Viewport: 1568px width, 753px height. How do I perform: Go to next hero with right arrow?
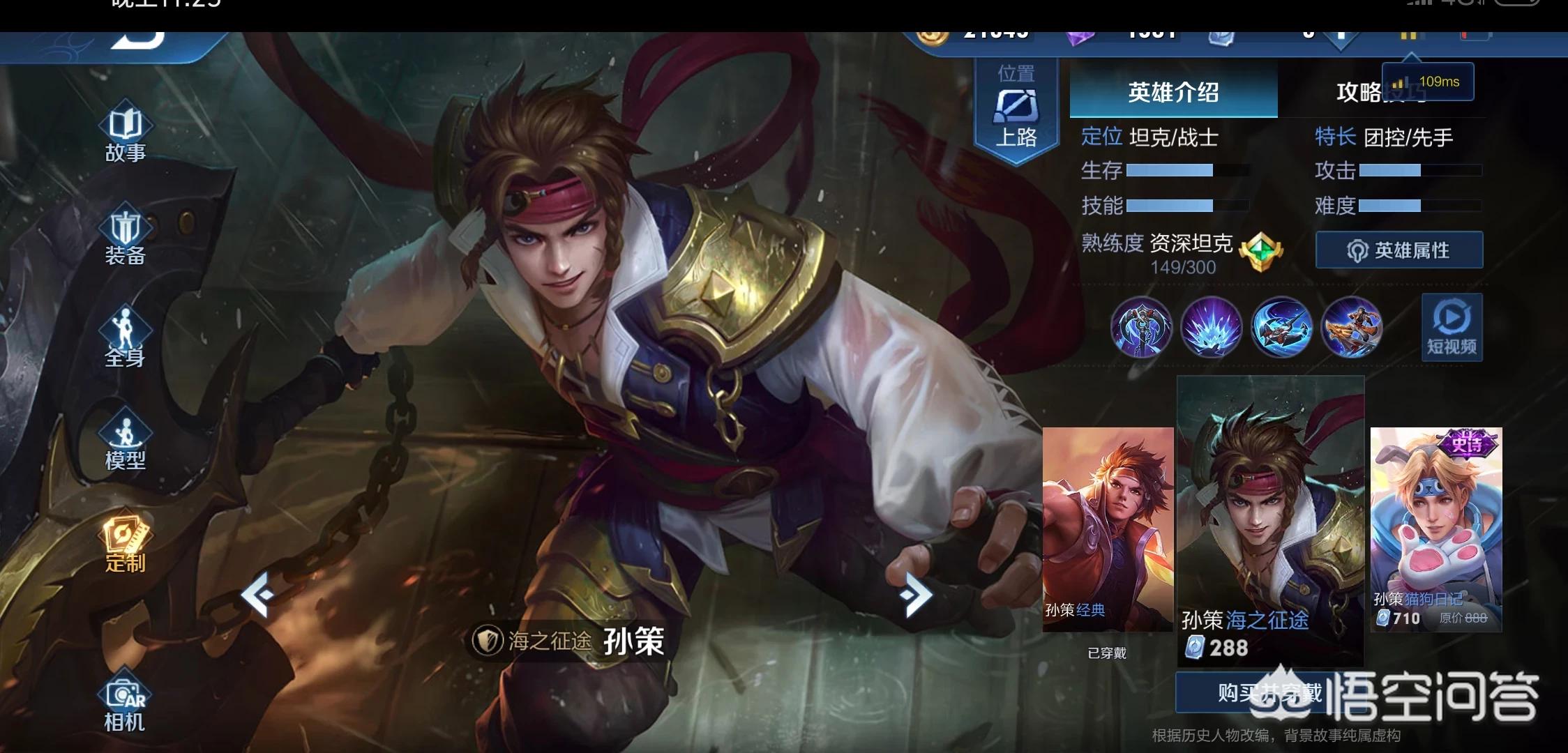[x=915, y=595]
